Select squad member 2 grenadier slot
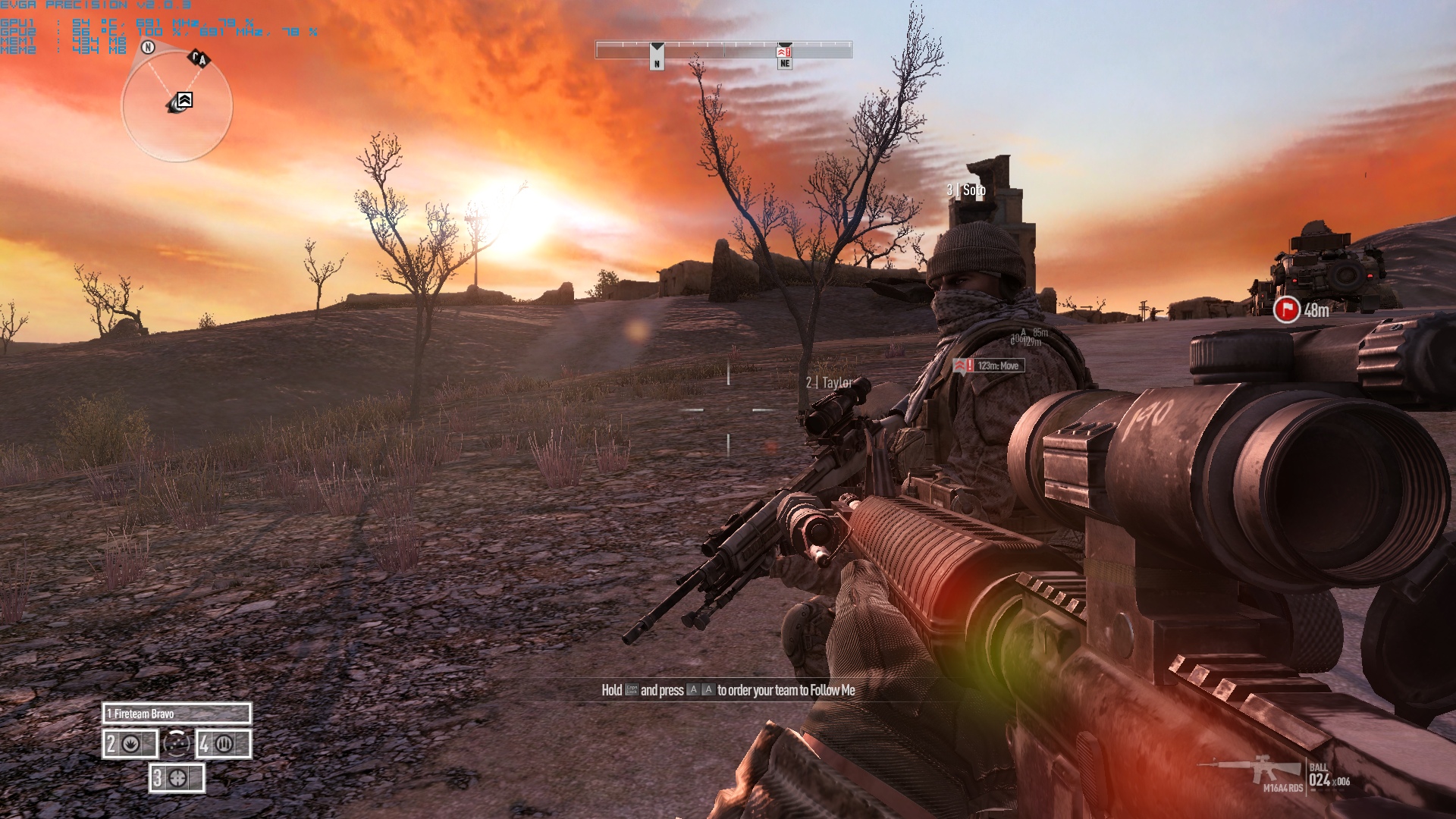The height and width of the screenshot is (819, 1456). (x=130, y=744)
